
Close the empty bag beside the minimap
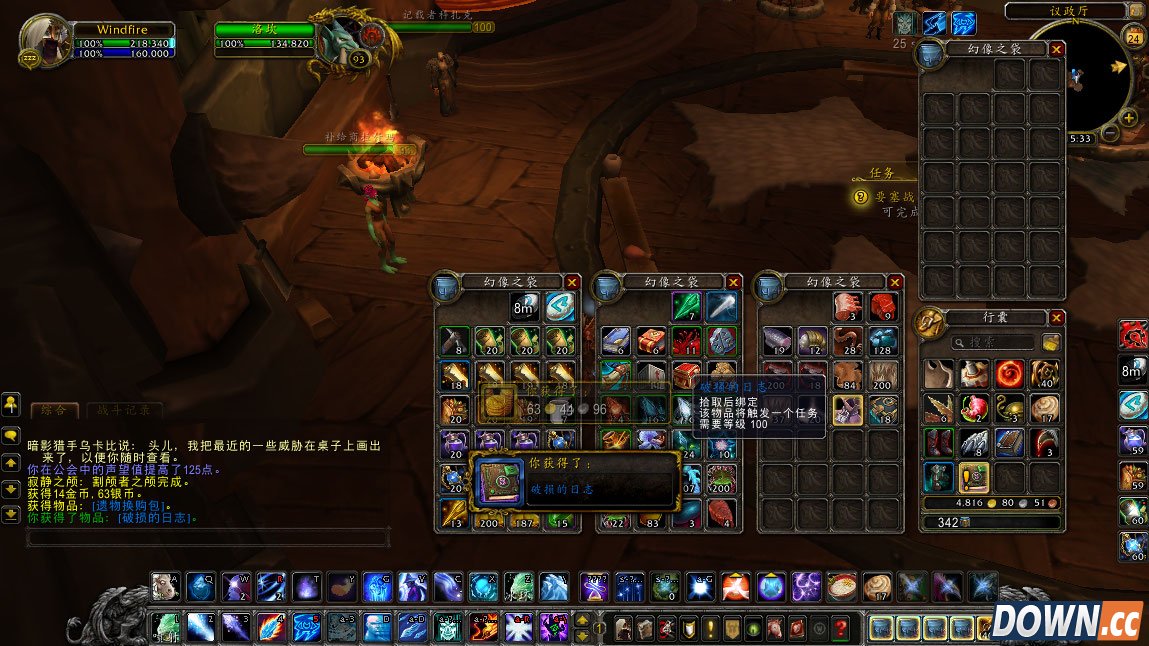pyautogui.click(x=1057, y=48)
